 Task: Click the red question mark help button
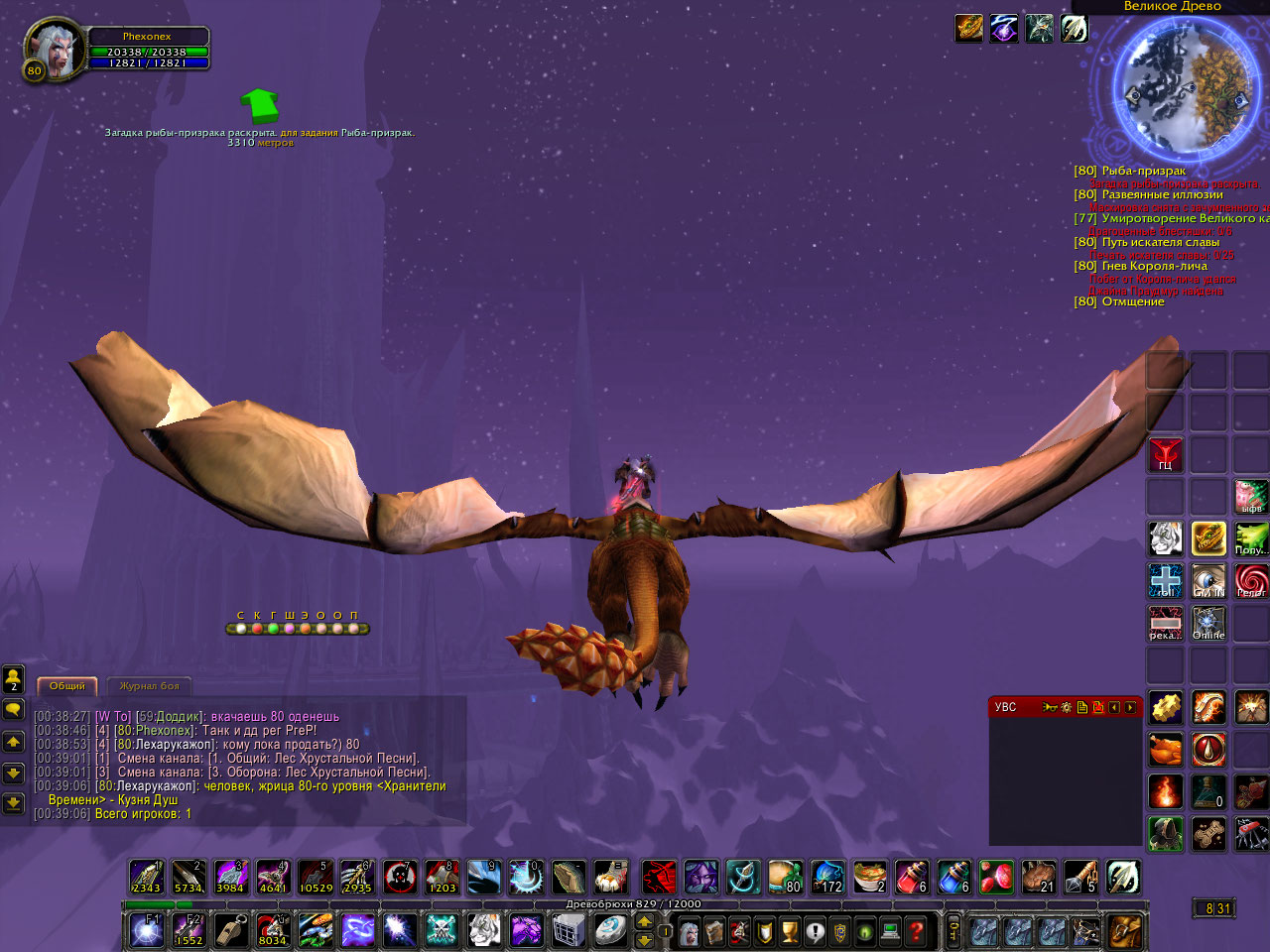pos(917,932)
